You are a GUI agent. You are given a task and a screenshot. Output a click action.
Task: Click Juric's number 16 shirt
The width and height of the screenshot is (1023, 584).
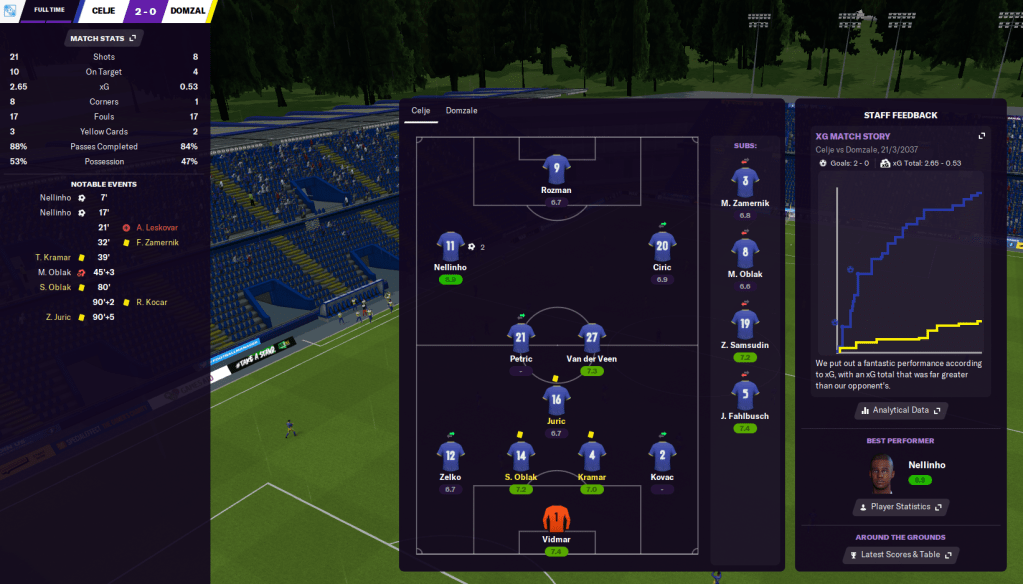[x=556, y=401]
